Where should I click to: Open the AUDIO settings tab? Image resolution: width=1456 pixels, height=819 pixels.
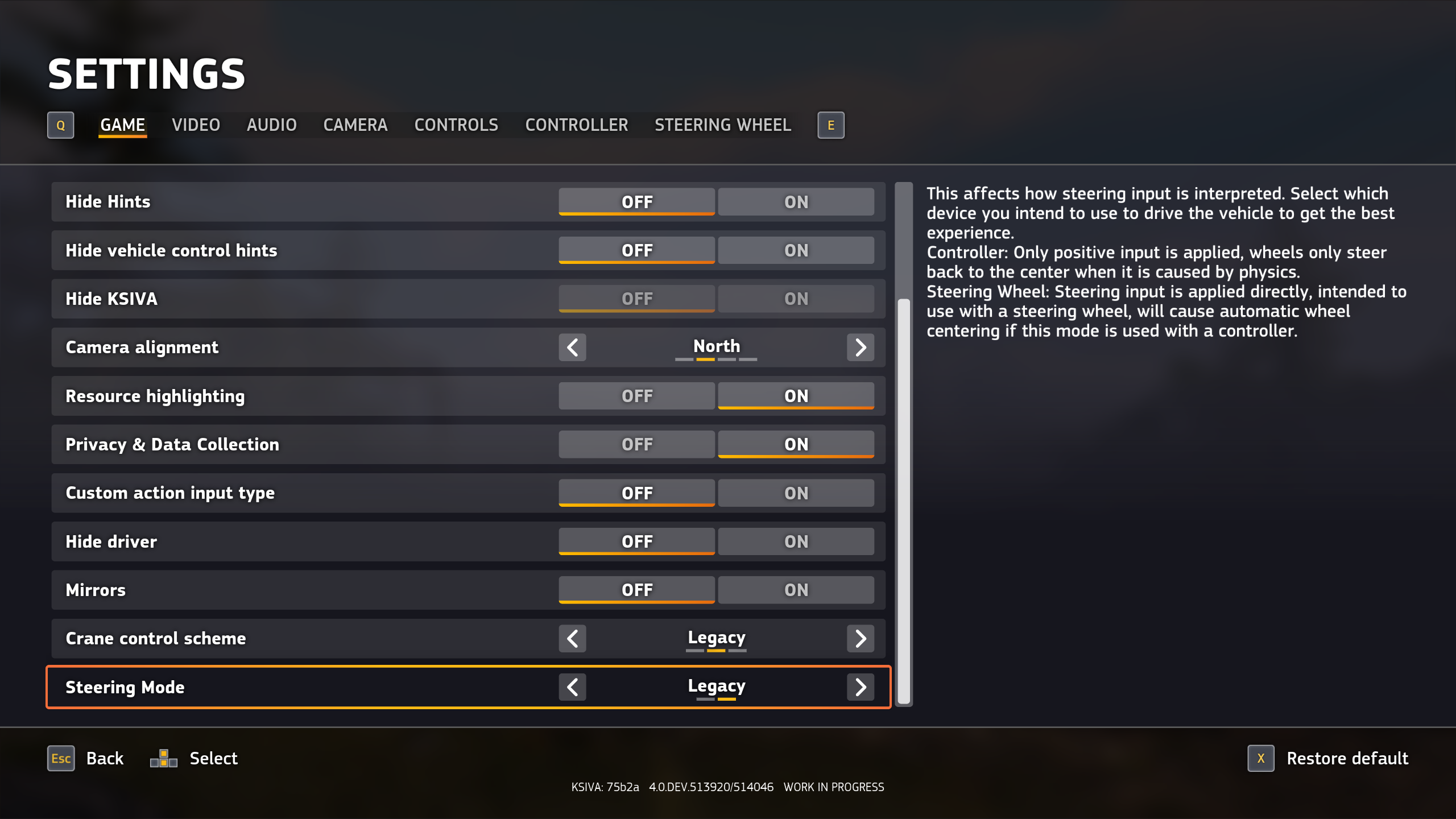click(x=271, y=125)
